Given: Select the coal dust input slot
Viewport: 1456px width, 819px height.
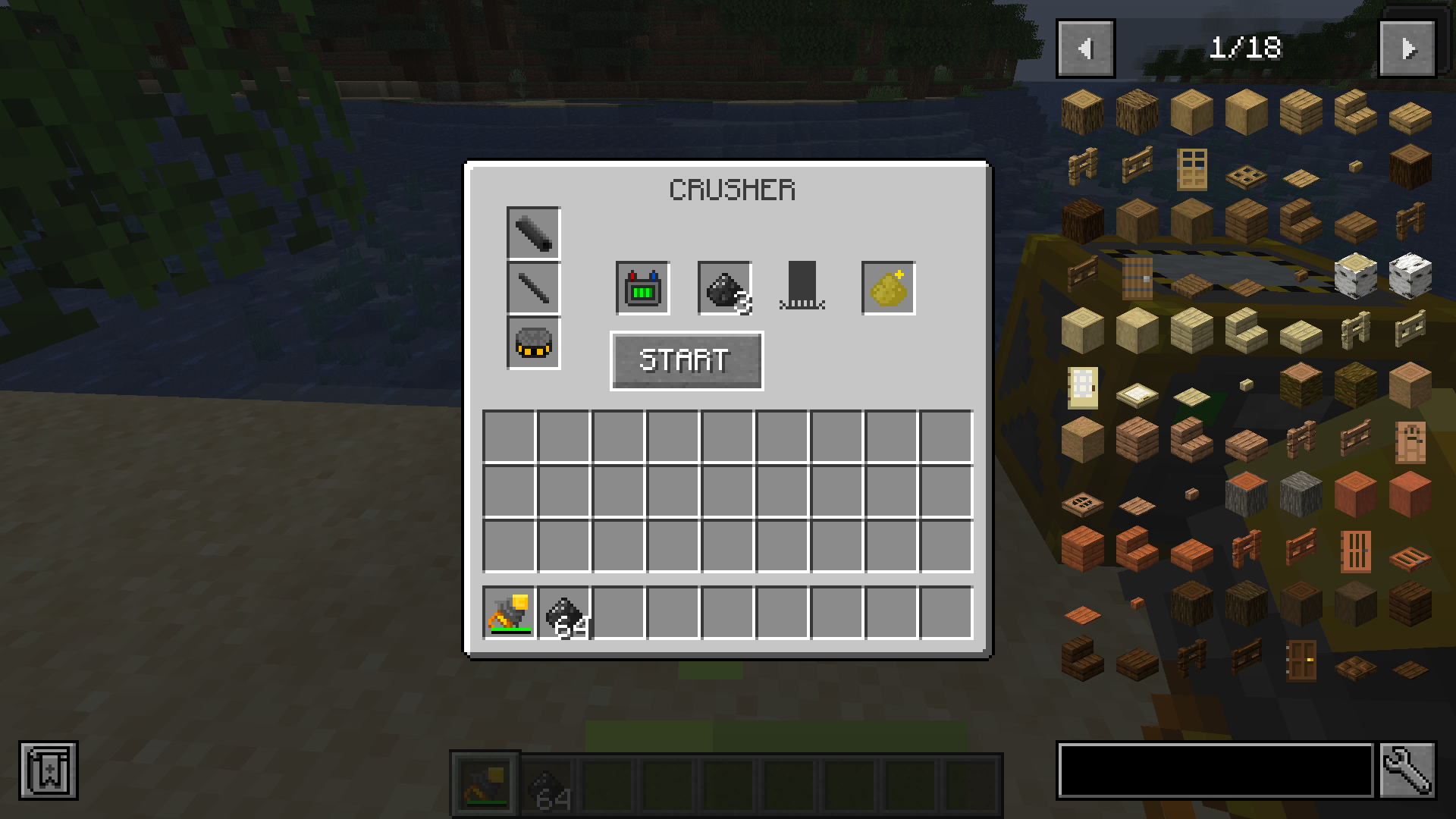Looking at the screenshot, I should click(x=723, y=289).
